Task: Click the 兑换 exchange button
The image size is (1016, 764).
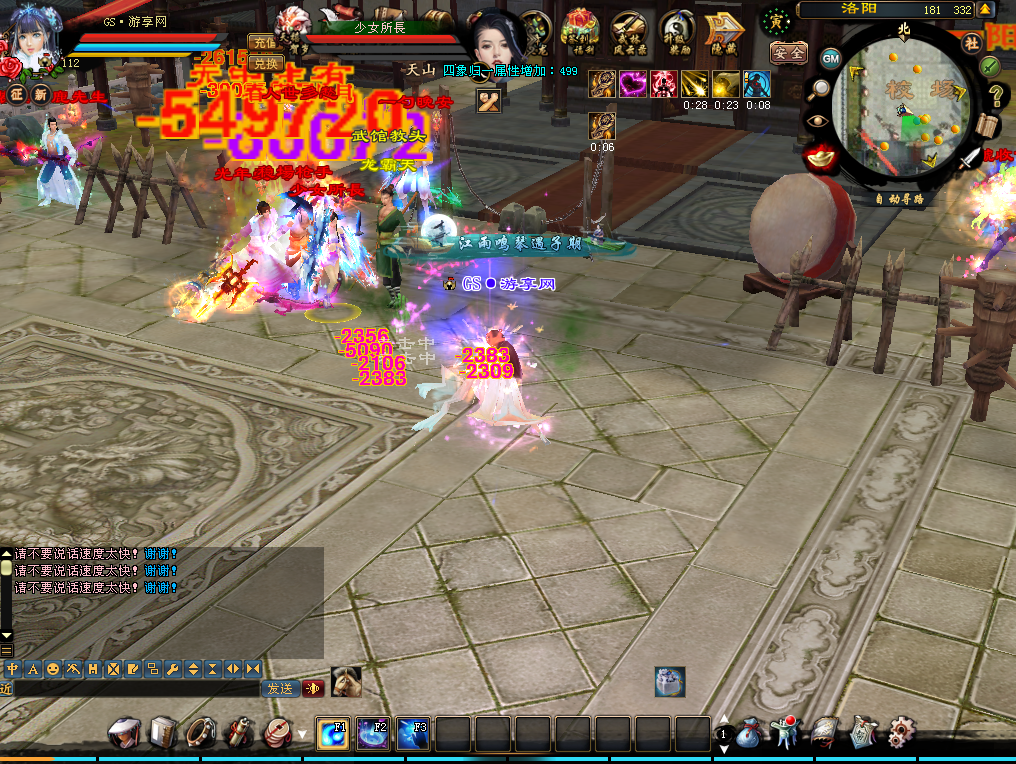Action: tap(266, 63)
